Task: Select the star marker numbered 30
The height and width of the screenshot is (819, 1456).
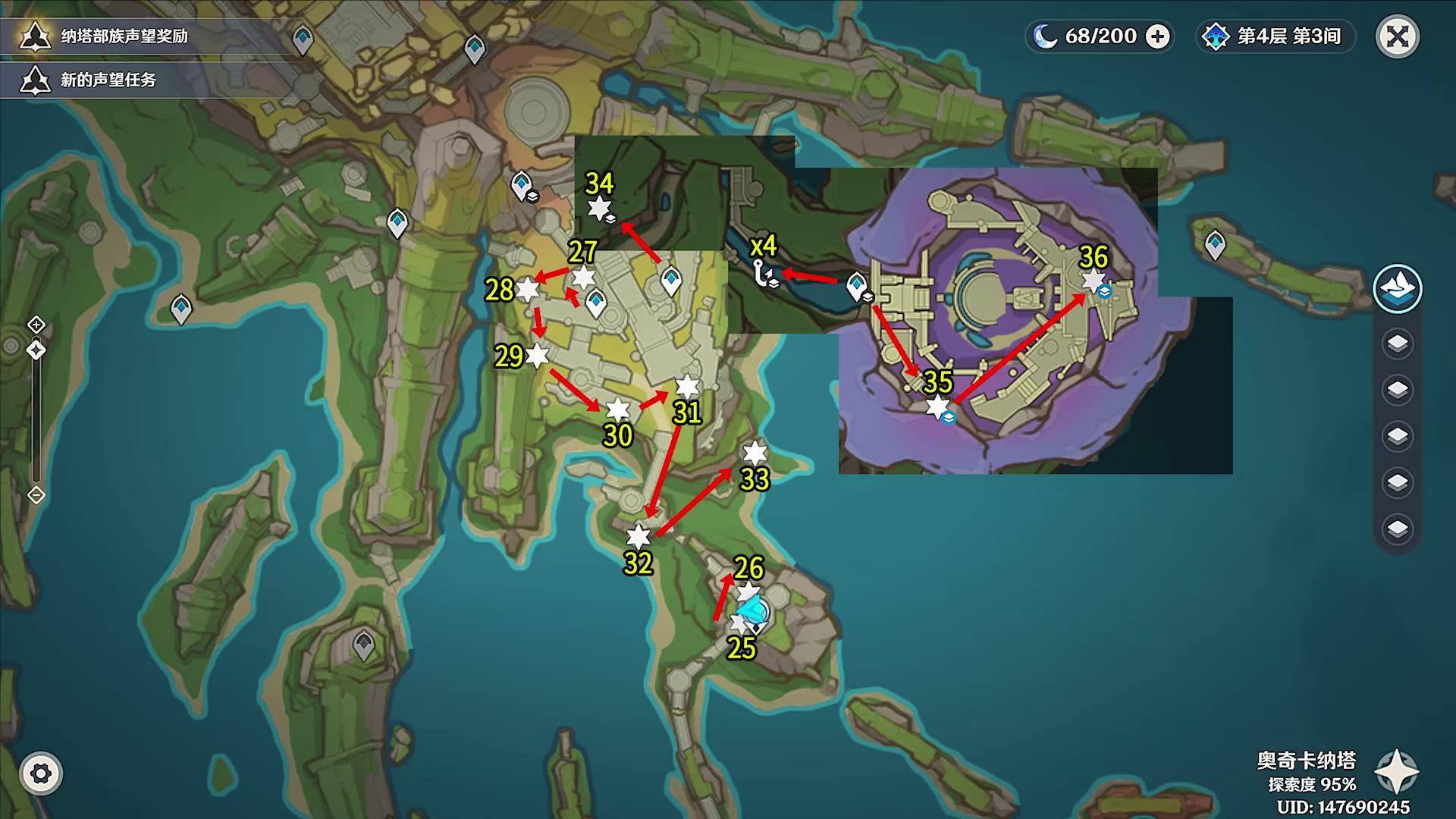Action: click(x=618, y=409)
